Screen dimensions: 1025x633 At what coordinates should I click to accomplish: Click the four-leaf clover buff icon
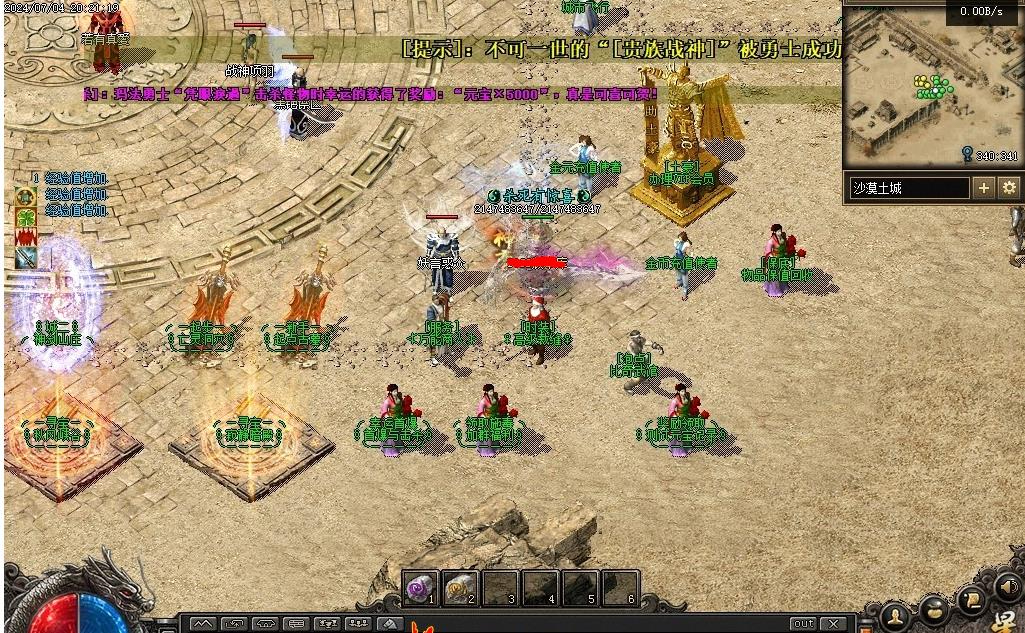[26, 217]
